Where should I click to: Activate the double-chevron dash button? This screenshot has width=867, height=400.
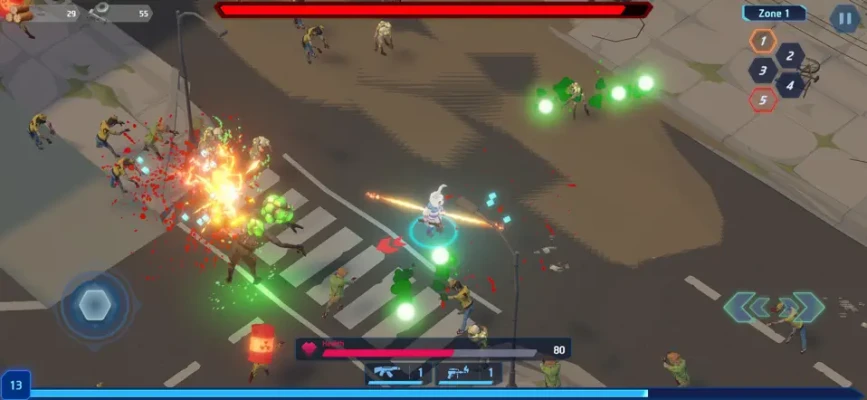772,307
